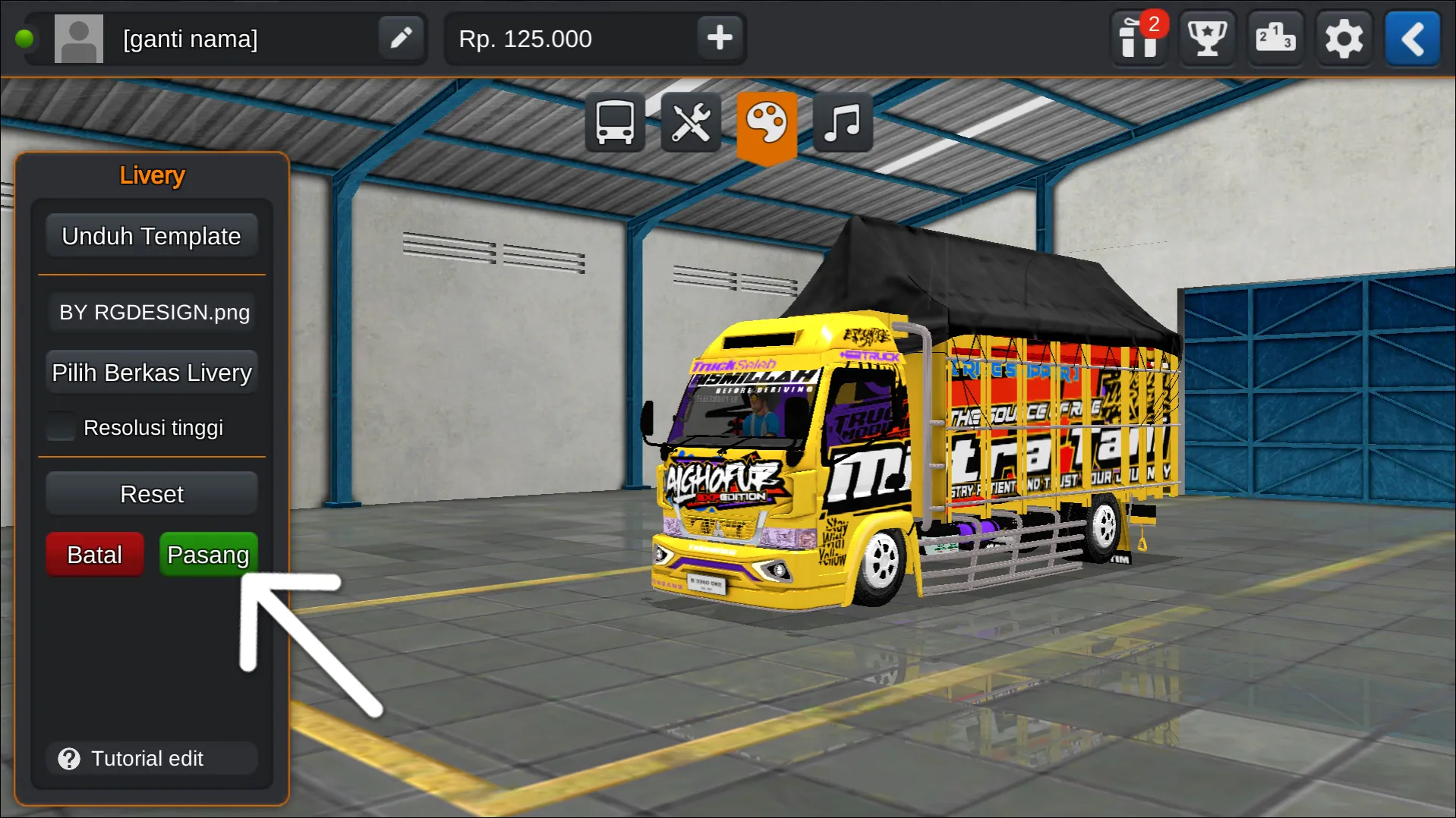Viewport: 1456px width, 818px height.
Task: Edit player name with pencil icon
Action: [401, 38]
